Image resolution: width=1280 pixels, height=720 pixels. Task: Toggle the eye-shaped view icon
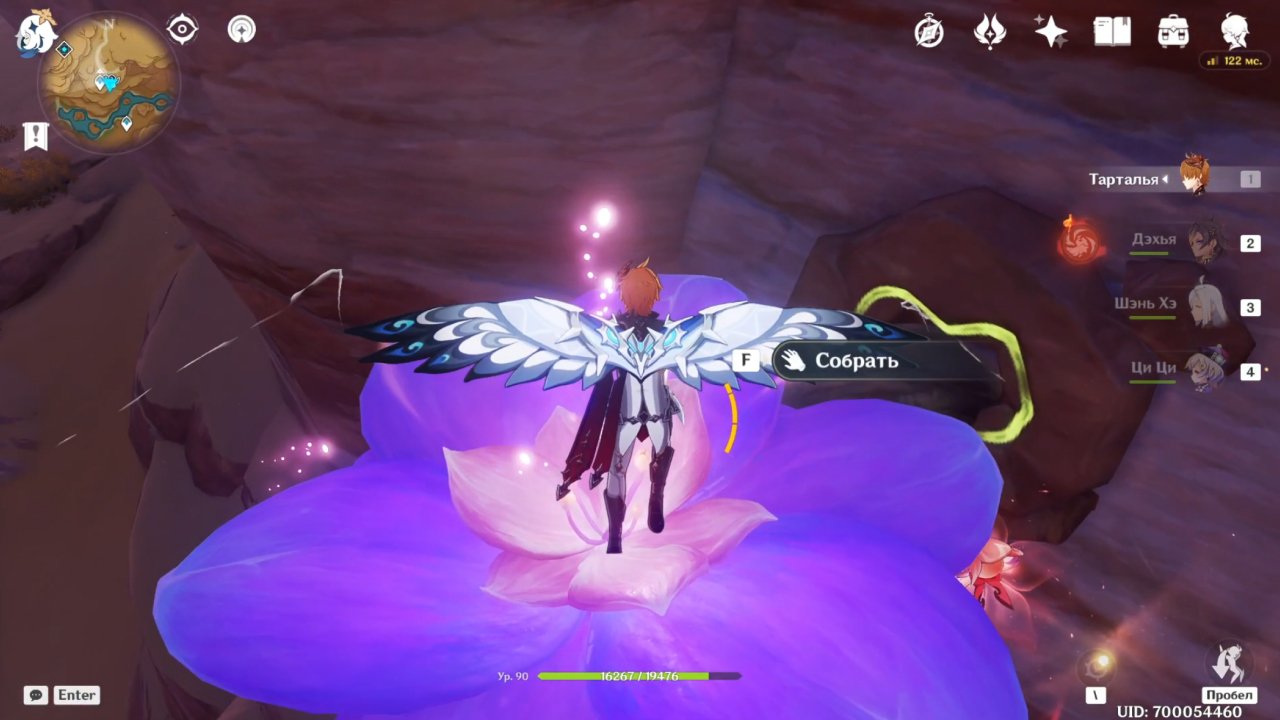point(182,29)
